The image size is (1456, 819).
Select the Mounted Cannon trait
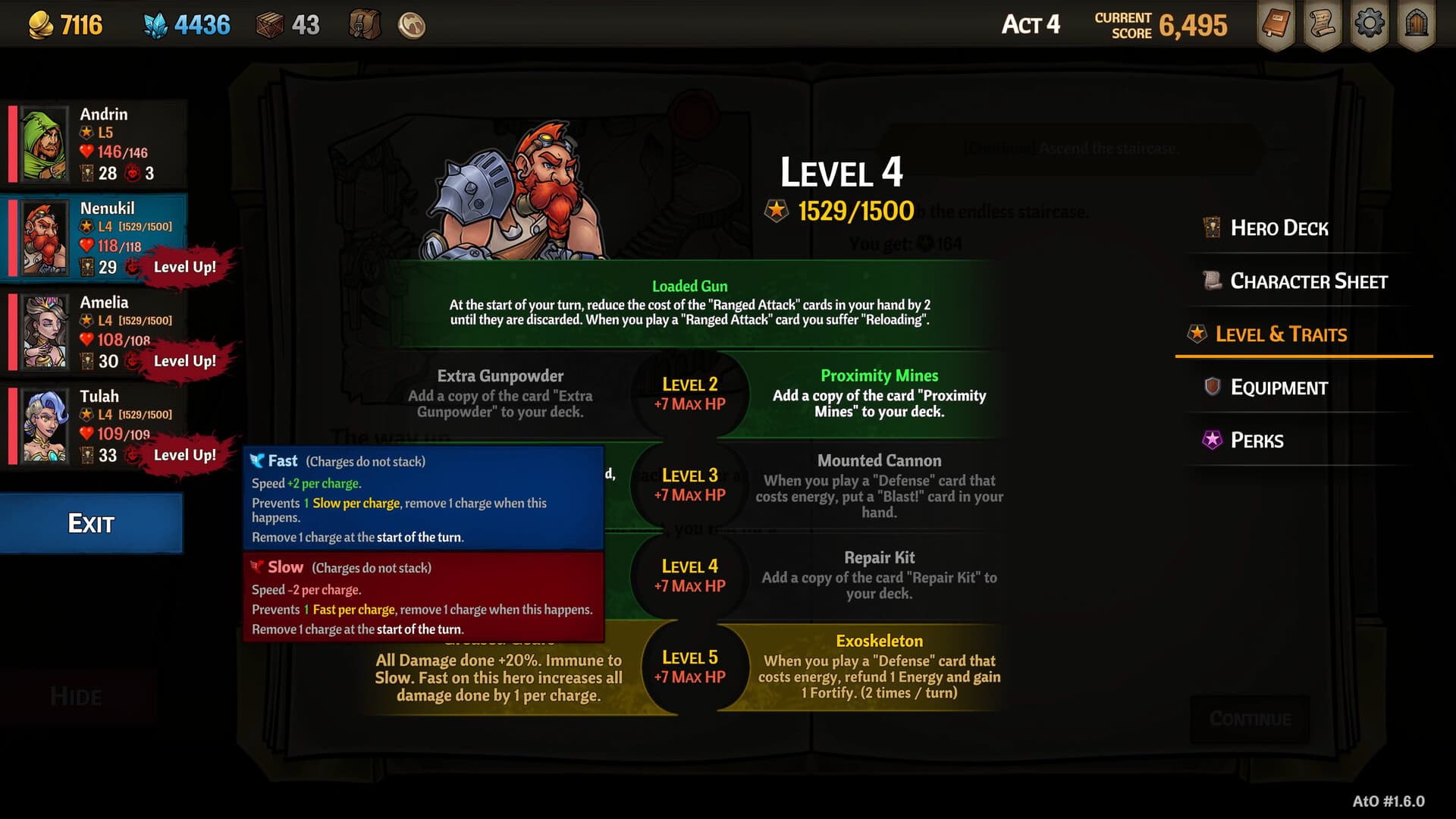879,485
